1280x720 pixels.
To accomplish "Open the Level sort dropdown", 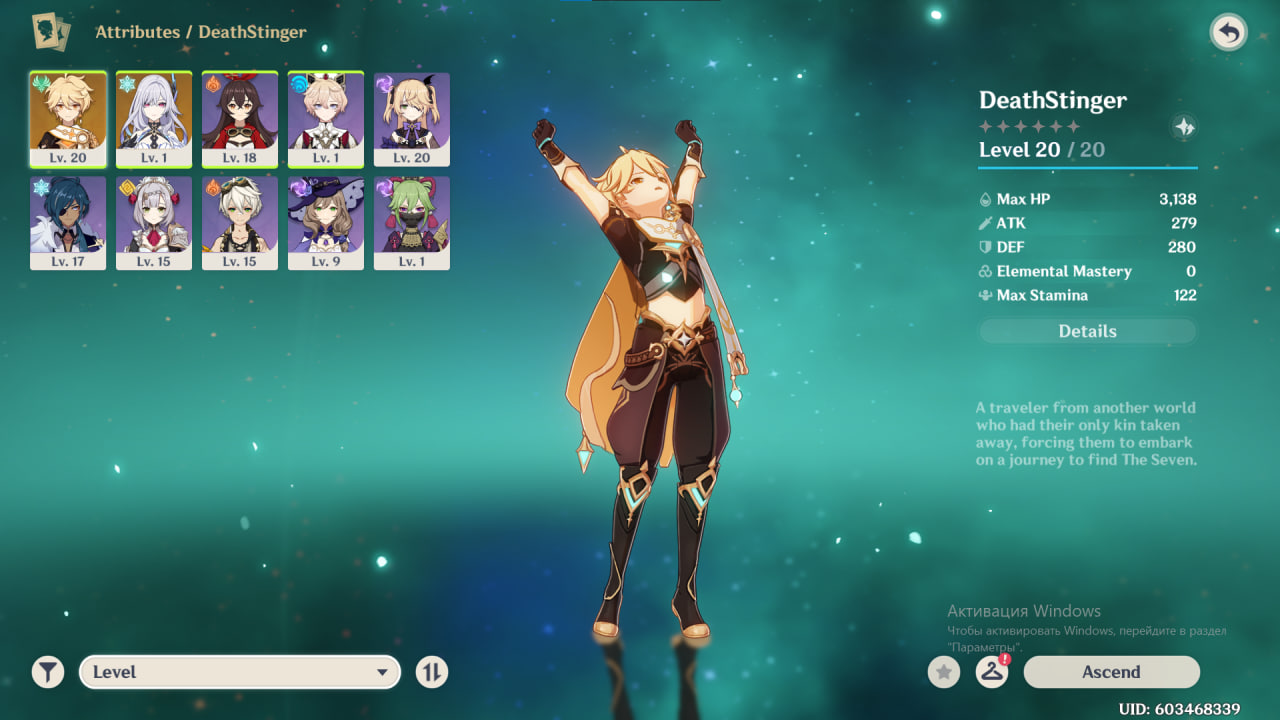I will point(240,672).
